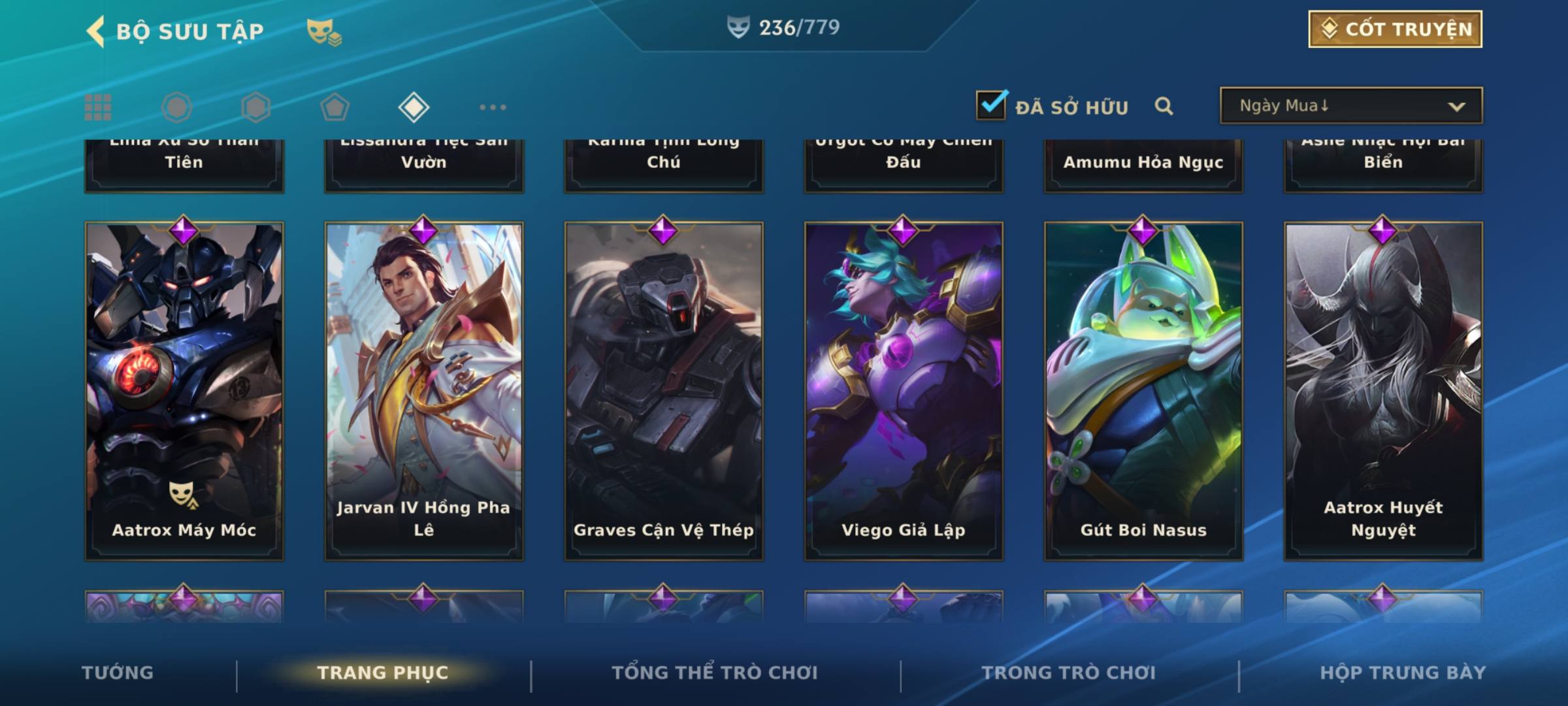Viewport: 1568px width, 706px height.
Task: Expand the Ngày Mua sort dropdown
Action: coord(1350,106)
